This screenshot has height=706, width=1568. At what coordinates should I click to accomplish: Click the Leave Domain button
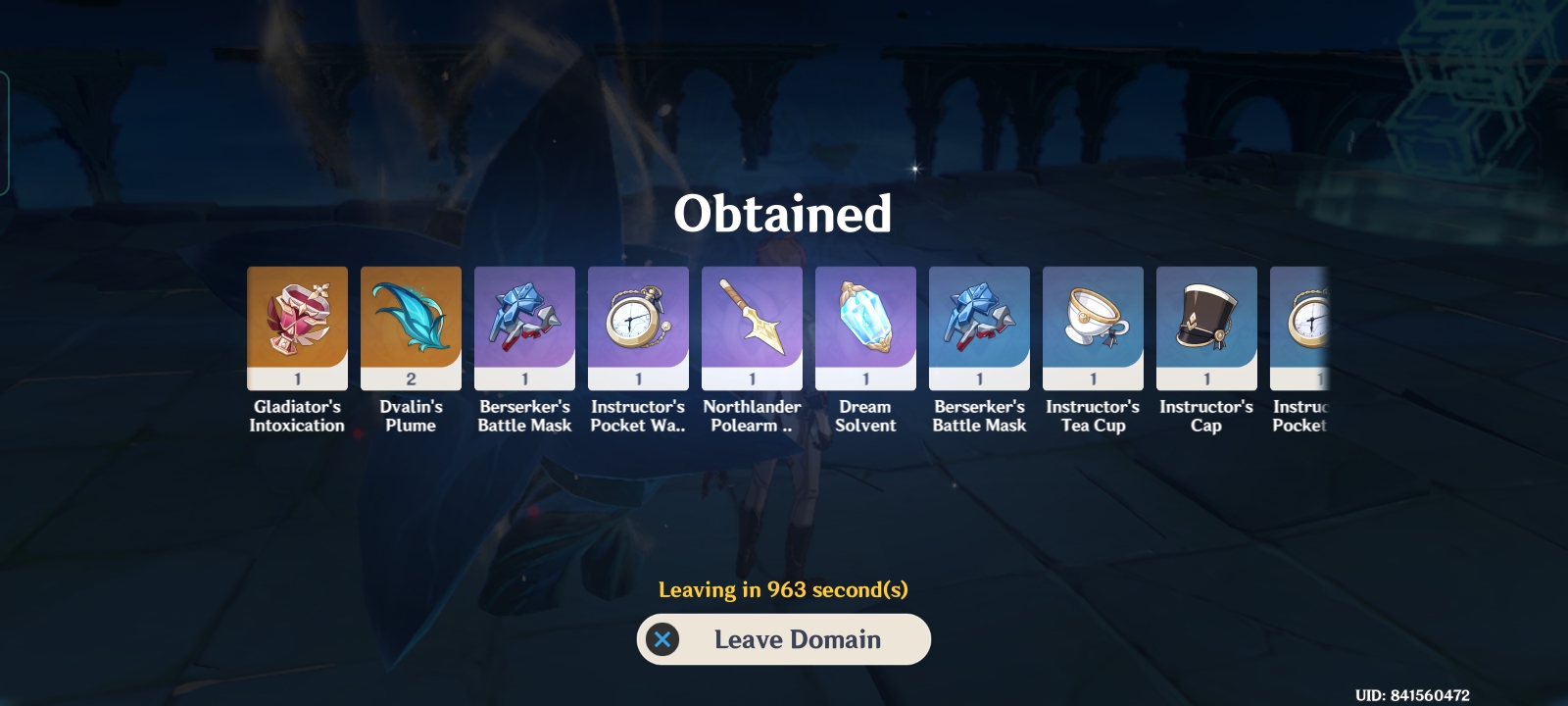(x=784, y=639)
